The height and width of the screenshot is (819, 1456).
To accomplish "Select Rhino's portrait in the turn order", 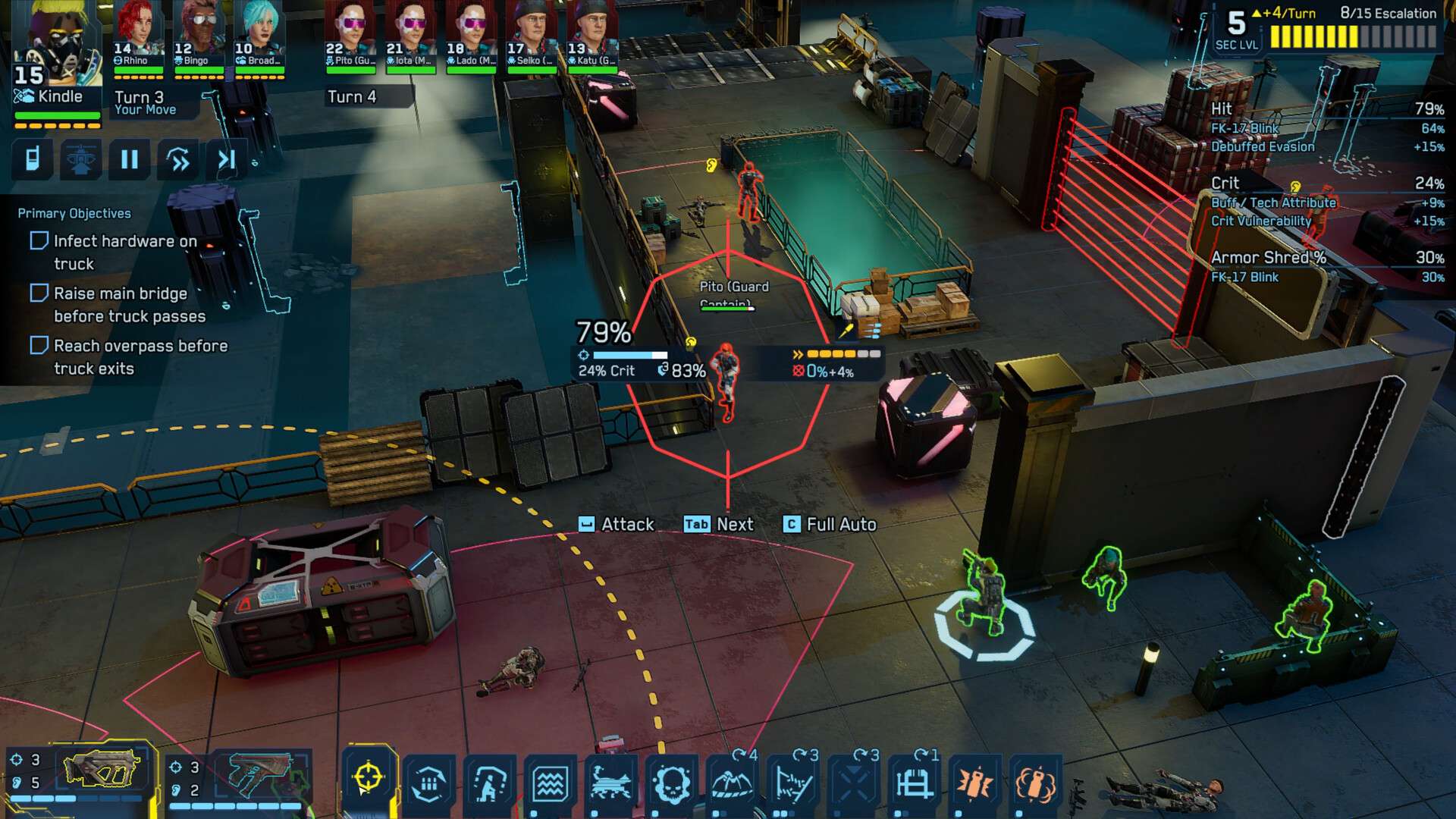I will pyautogui.click(x=138, y=36).
